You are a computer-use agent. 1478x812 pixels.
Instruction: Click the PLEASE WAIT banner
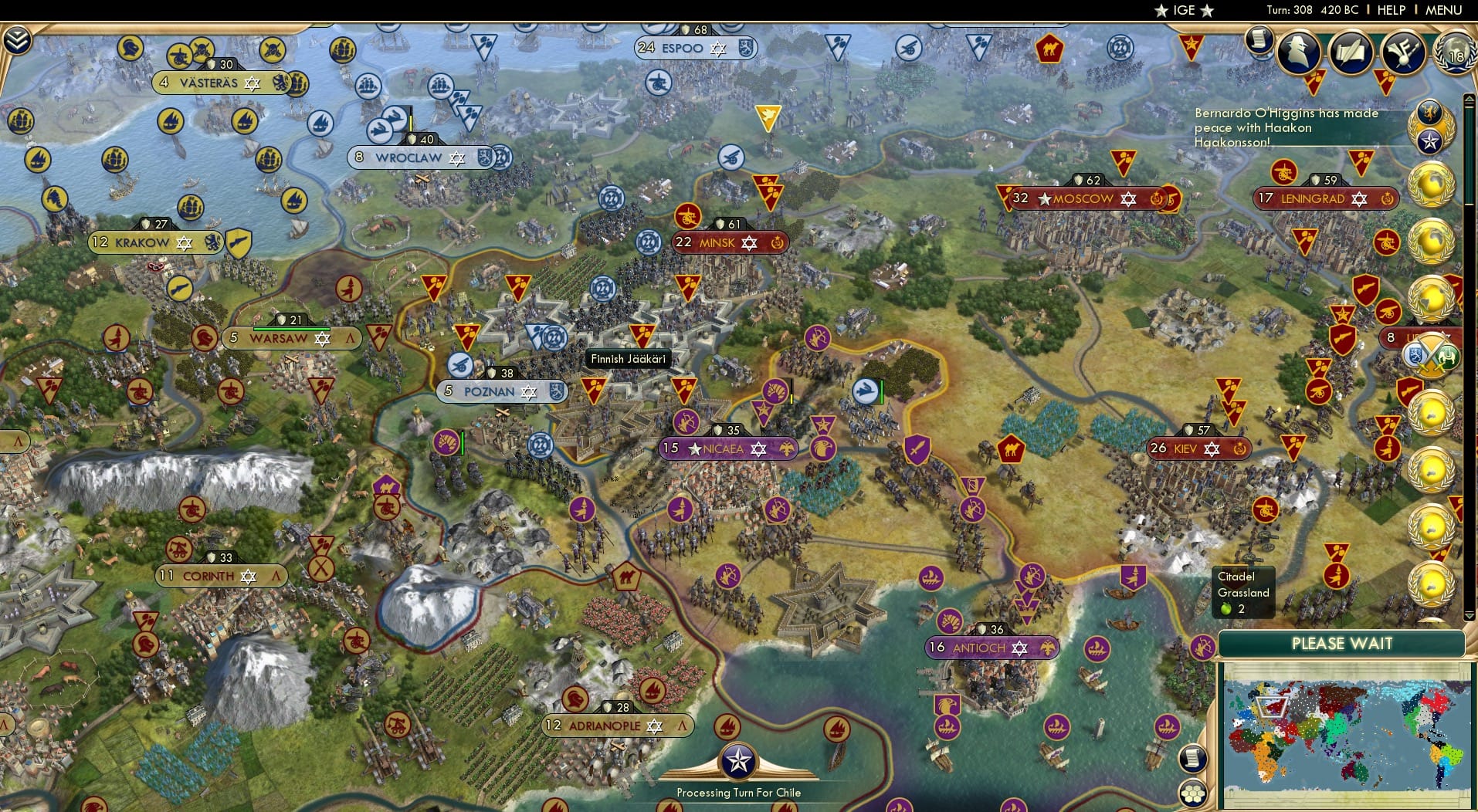1342,643
